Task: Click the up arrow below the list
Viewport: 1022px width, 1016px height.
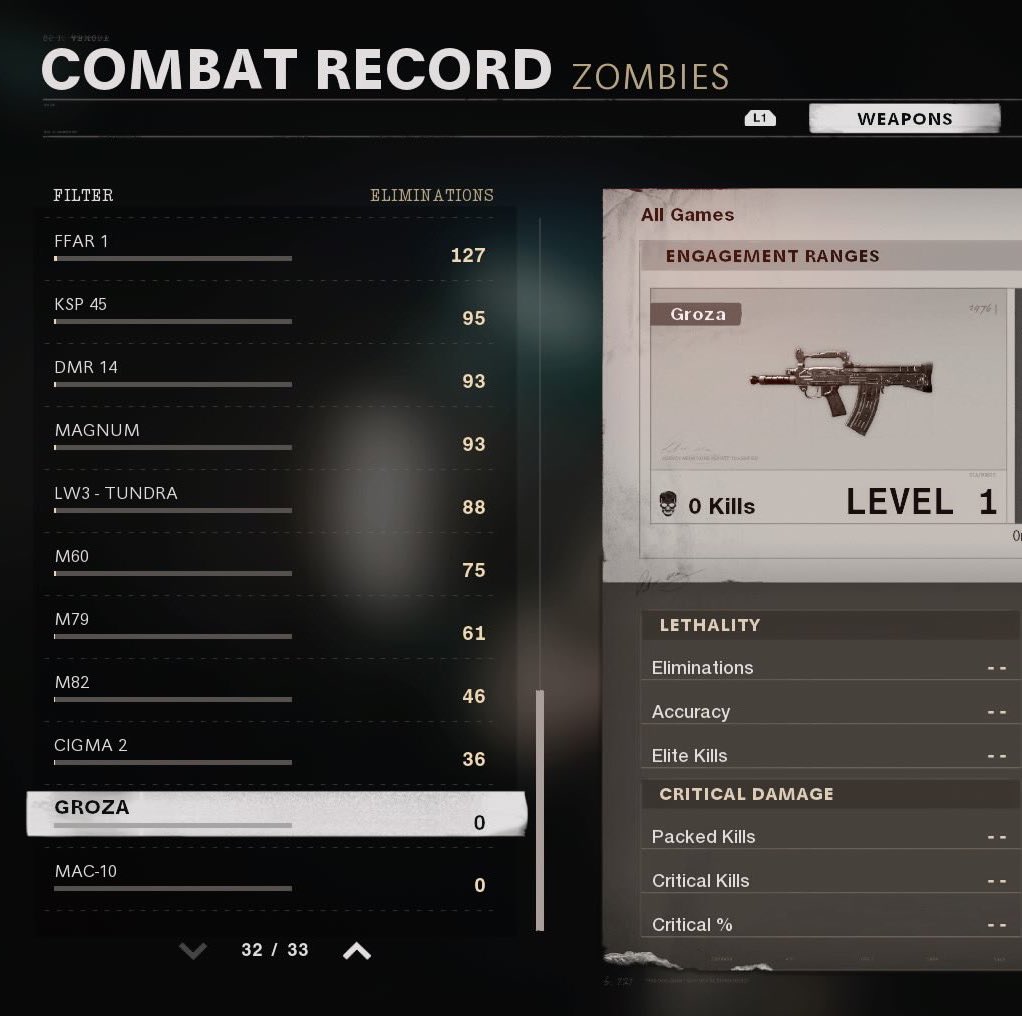Action: [357, 951]
